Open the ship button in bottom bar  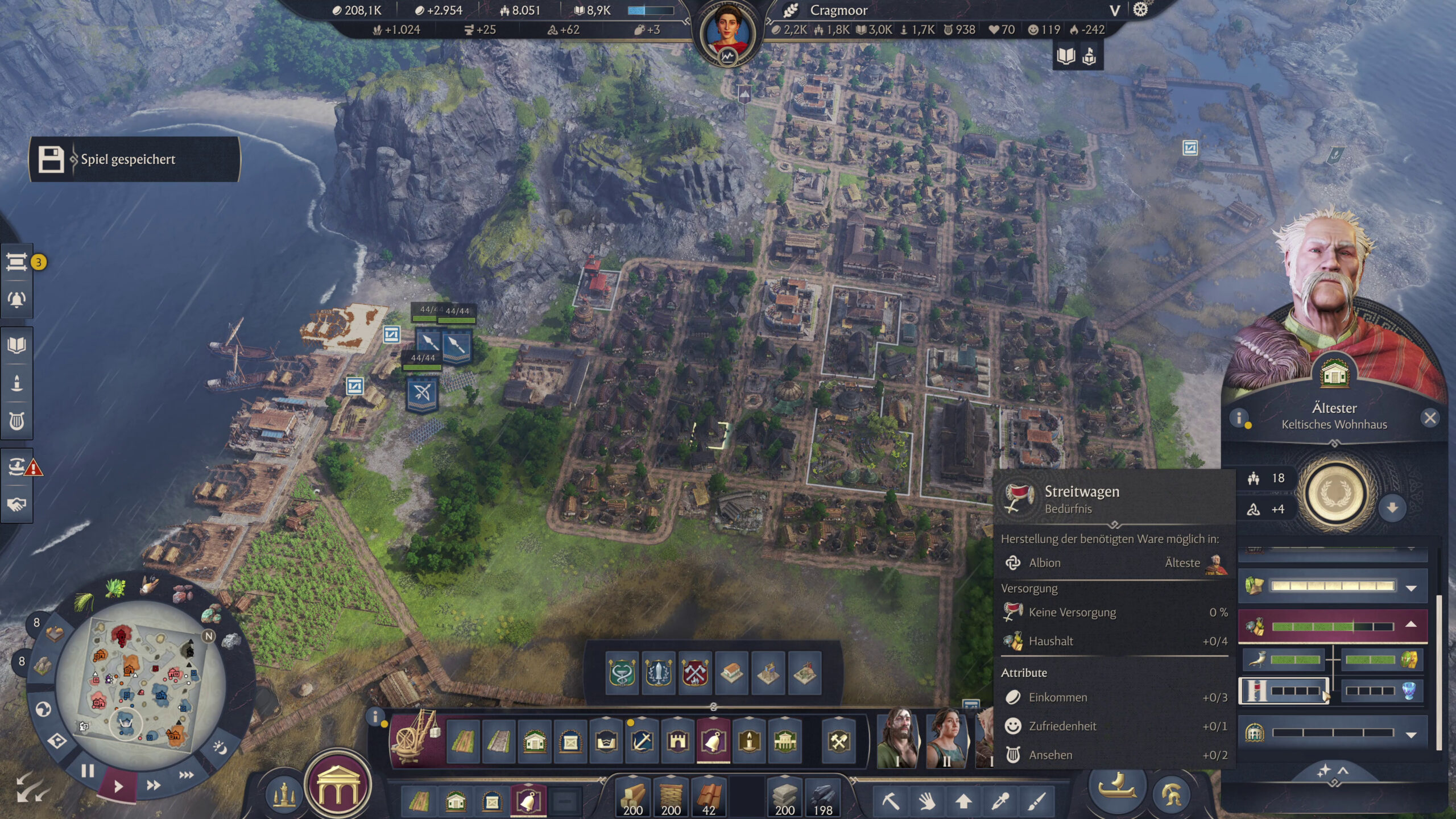click(1116, 787)
